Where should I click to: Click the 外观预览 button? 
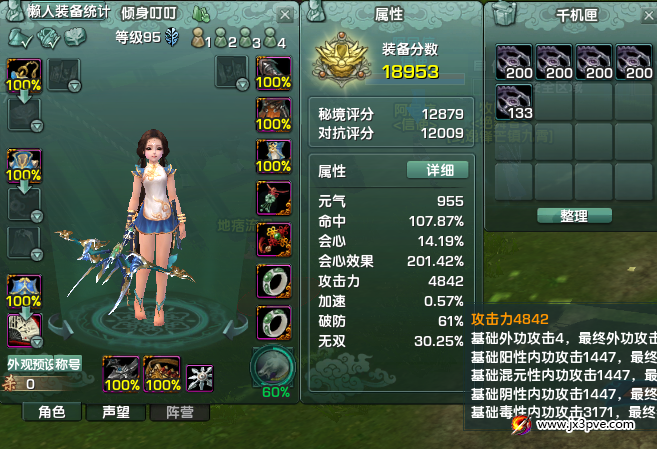(30, 364)
